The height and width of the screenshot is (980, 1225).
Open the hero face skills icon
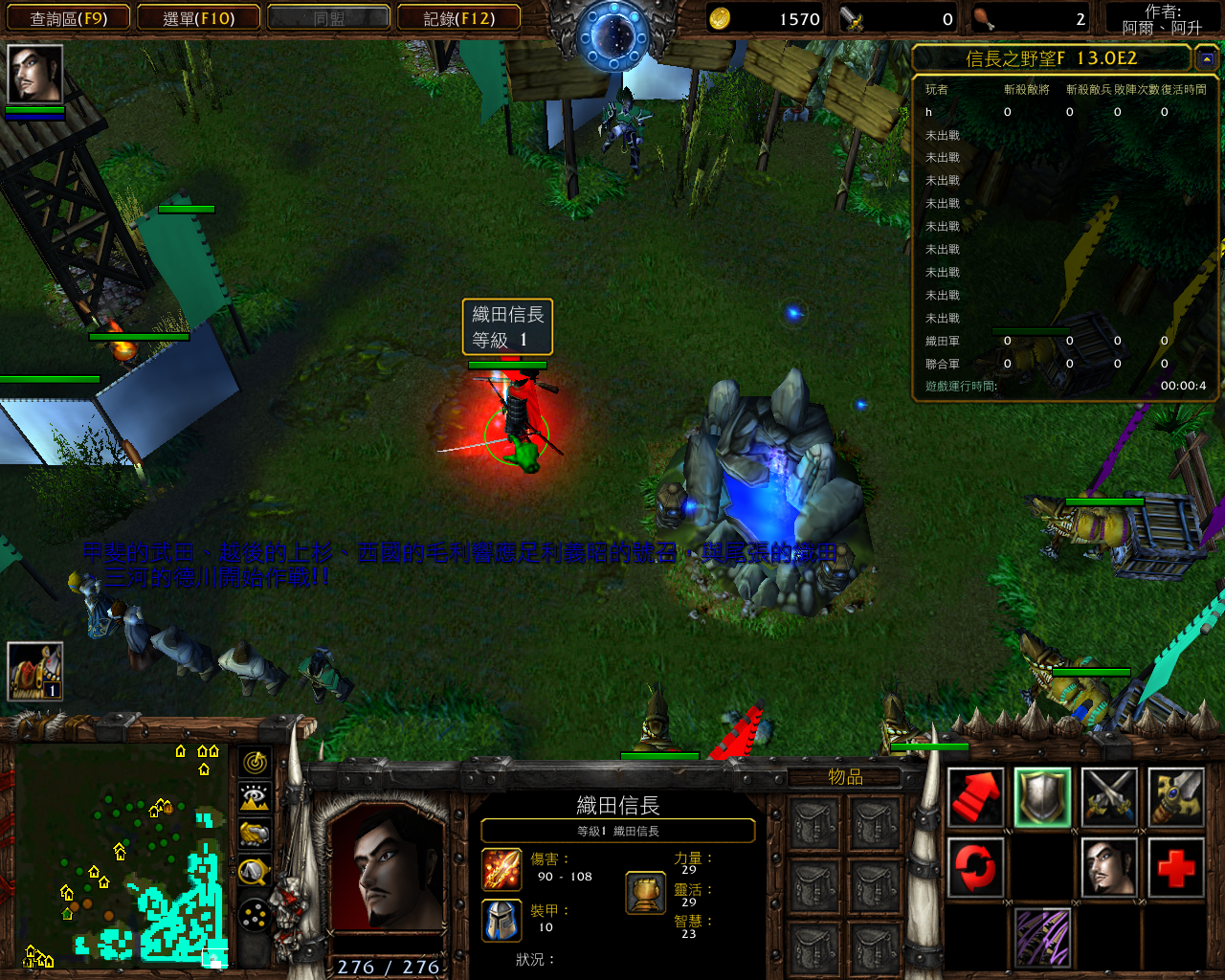[x=1109, y=866]
